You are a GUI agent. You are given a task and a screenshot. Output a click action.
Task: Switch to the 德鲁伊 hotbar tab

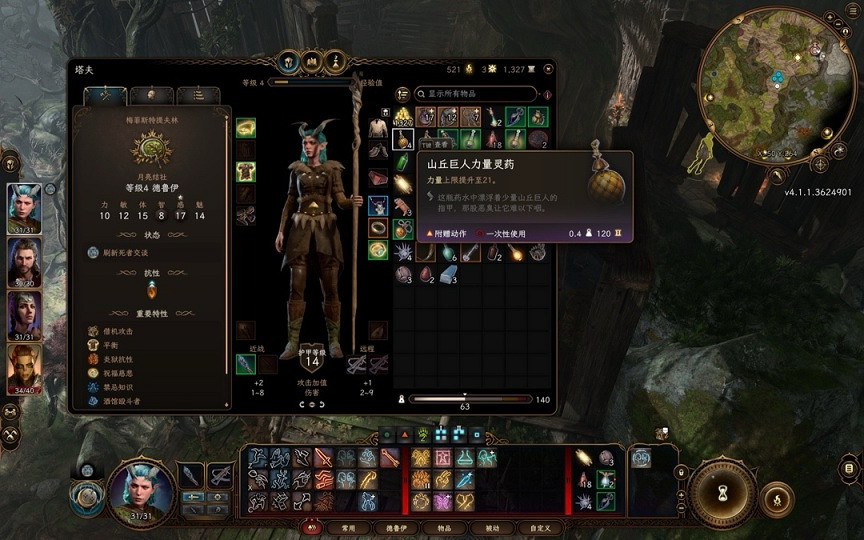click(393, 527)
